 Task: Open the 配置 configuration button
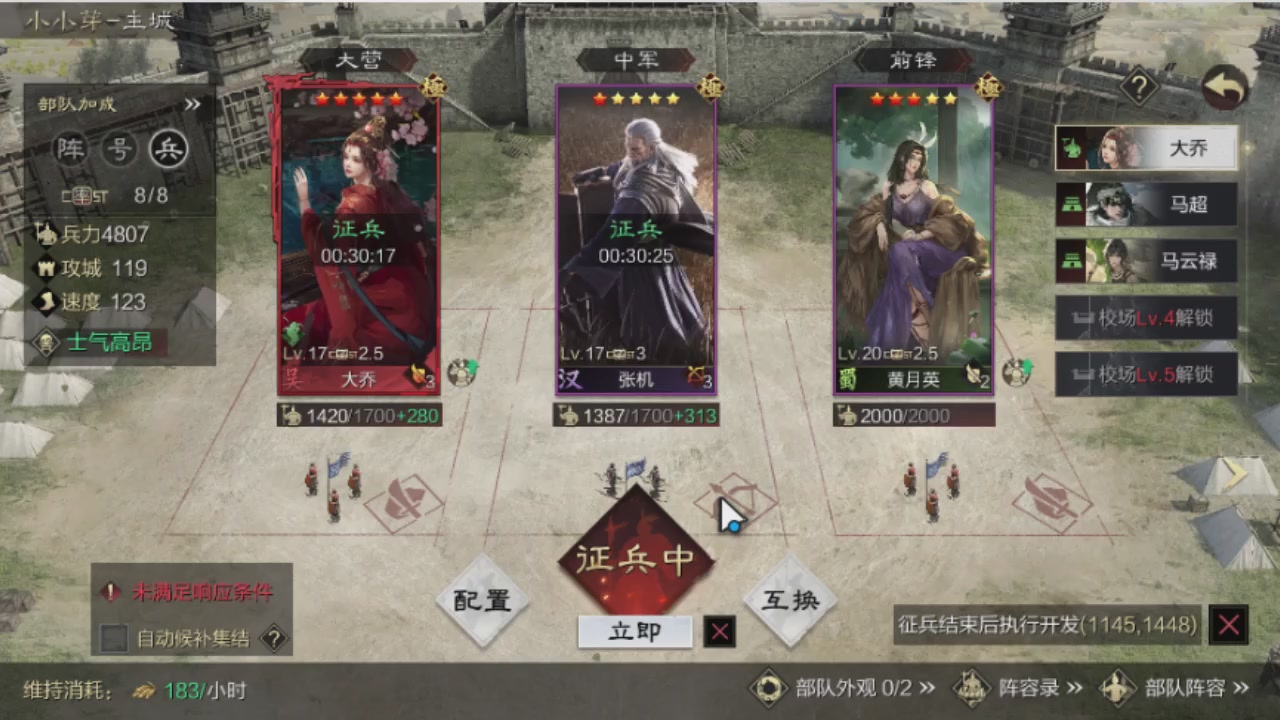pyautogui.click(x=483, y=600)
